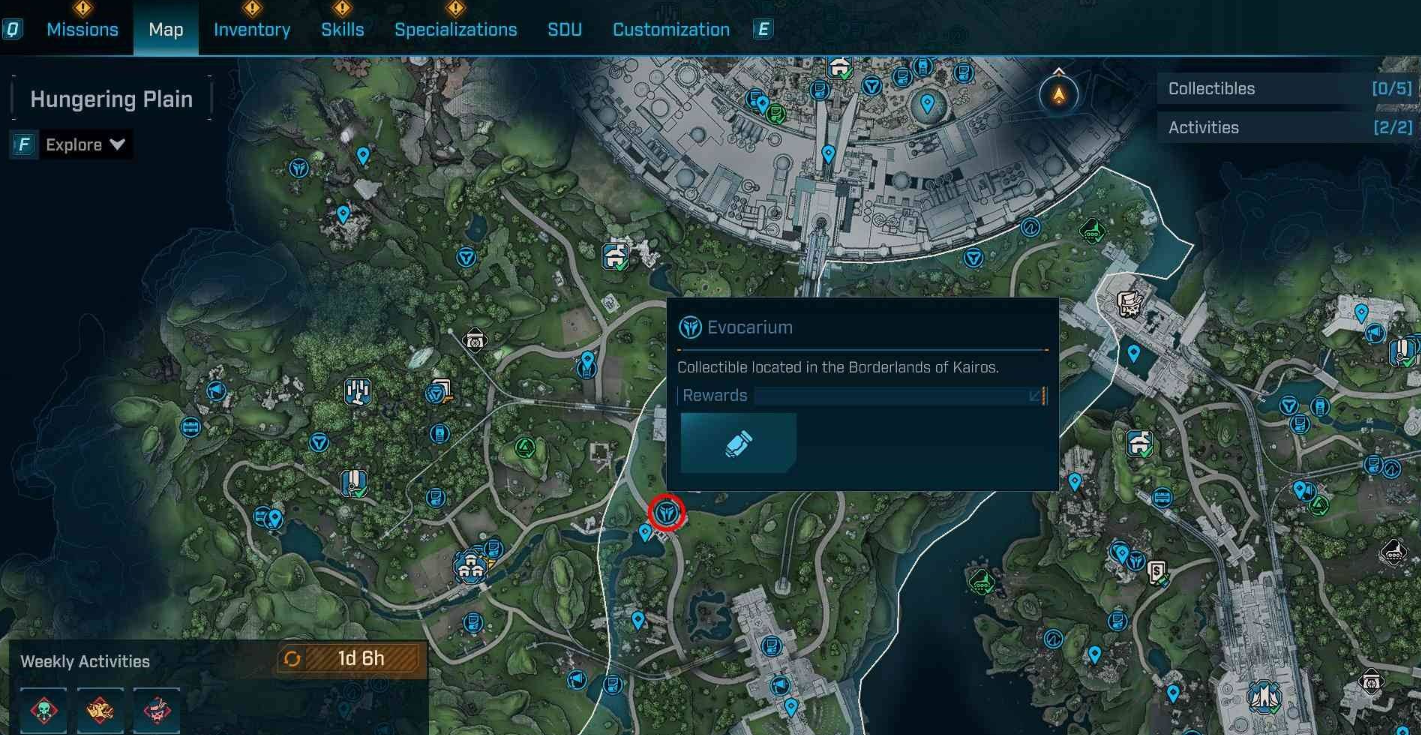1421x735 pixels.
Task: Go to the Skills tab
Action: 342,30
